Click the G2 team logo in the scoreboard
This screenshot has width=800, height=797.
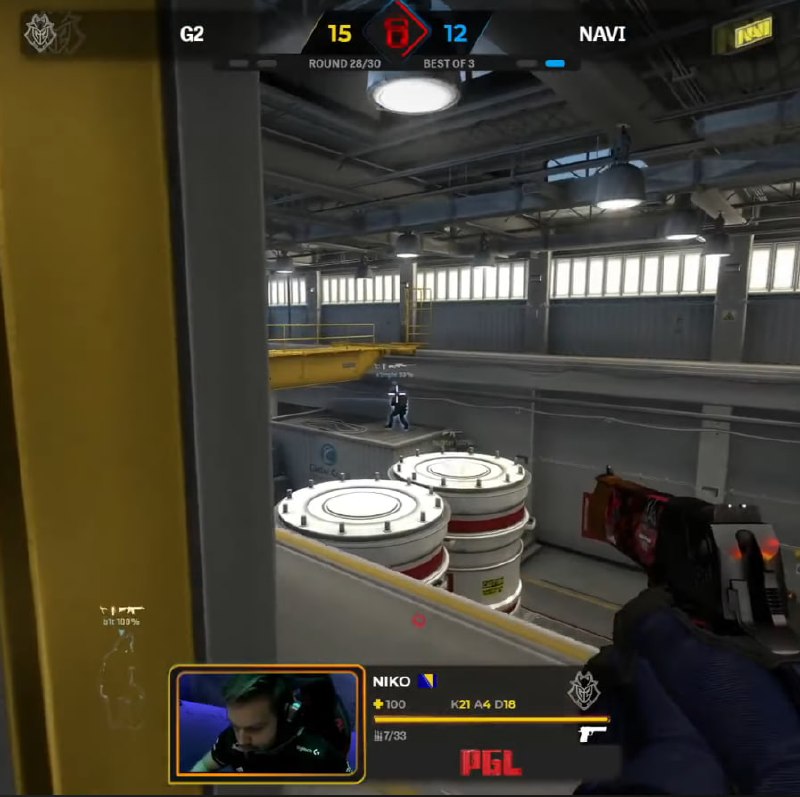click(x=40, y=34)
